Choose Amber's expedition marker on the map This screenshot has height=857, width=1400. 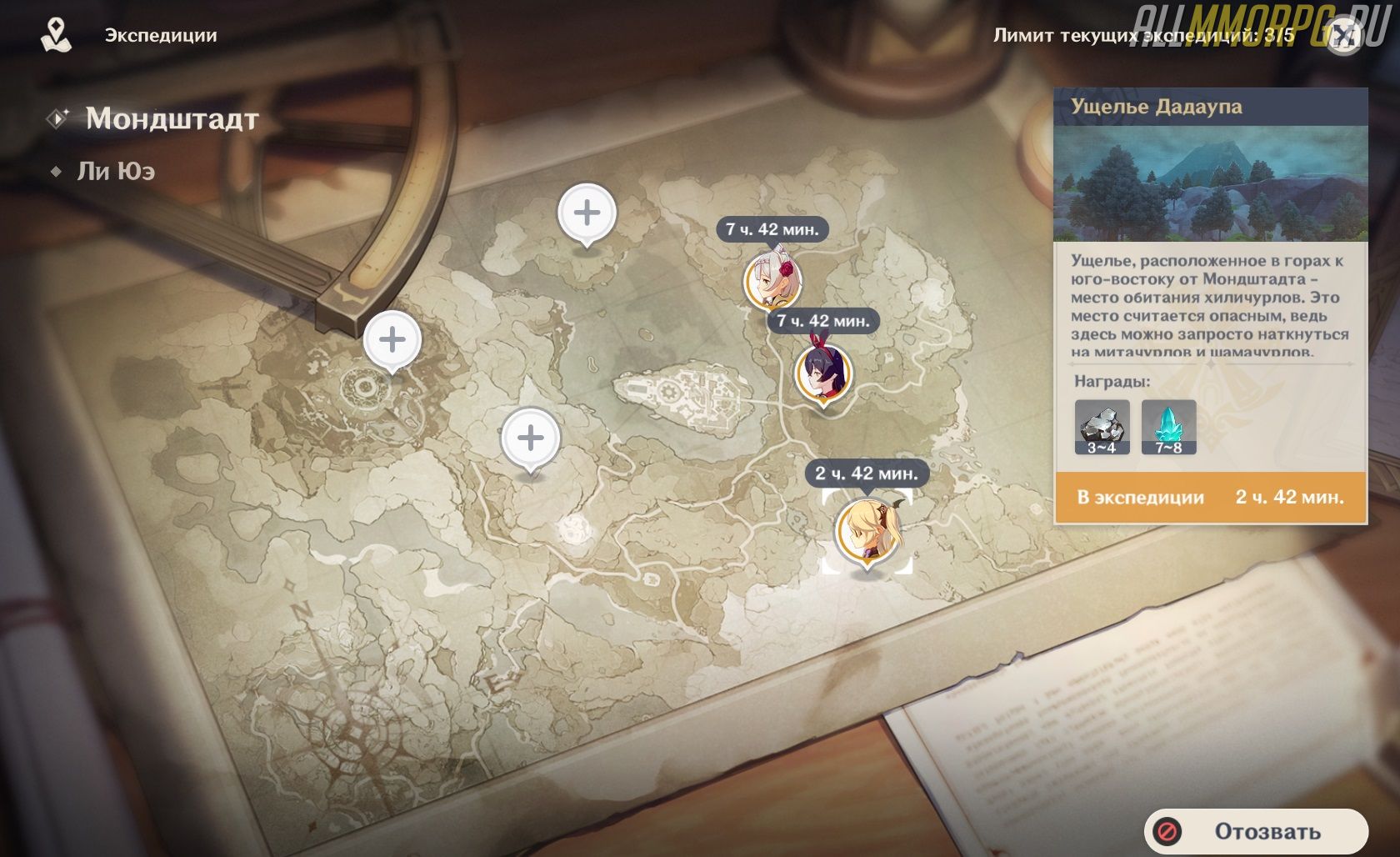[823, 373]
